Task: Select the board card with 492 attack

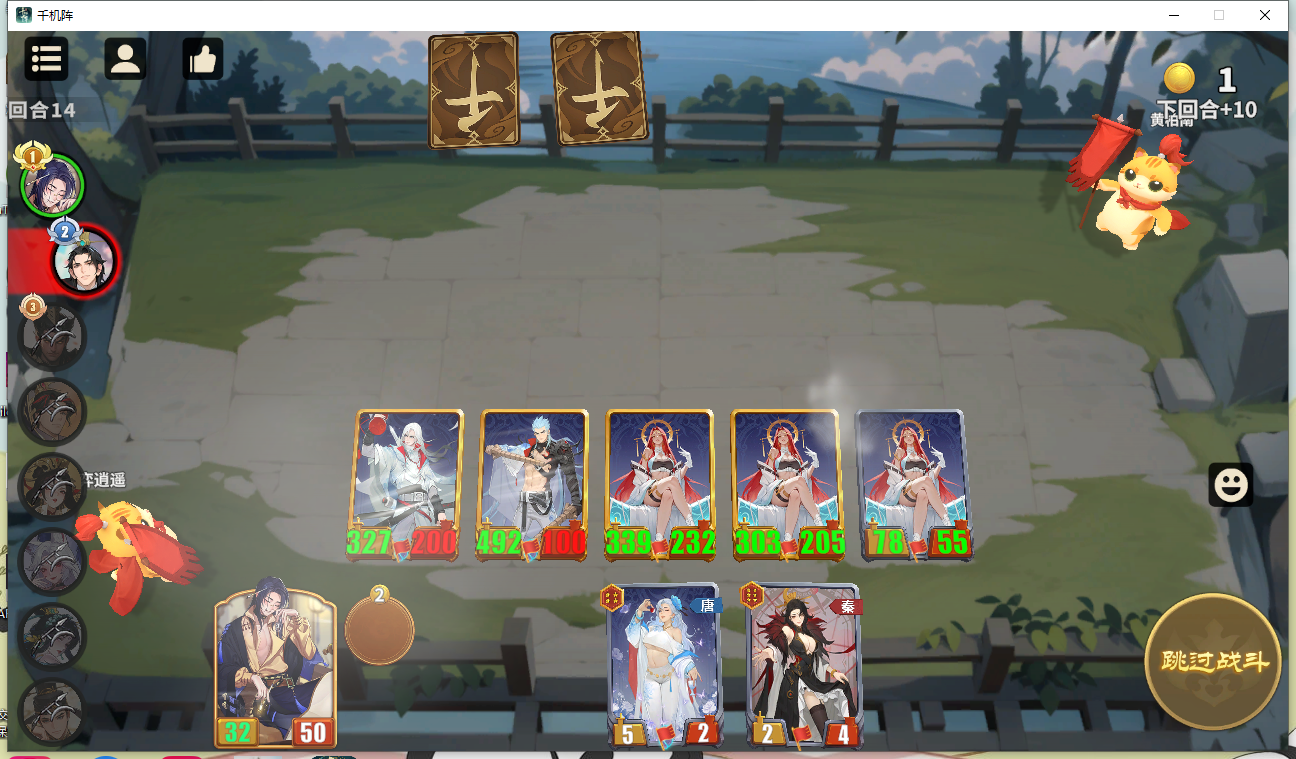Action: [x=532, y=480]
